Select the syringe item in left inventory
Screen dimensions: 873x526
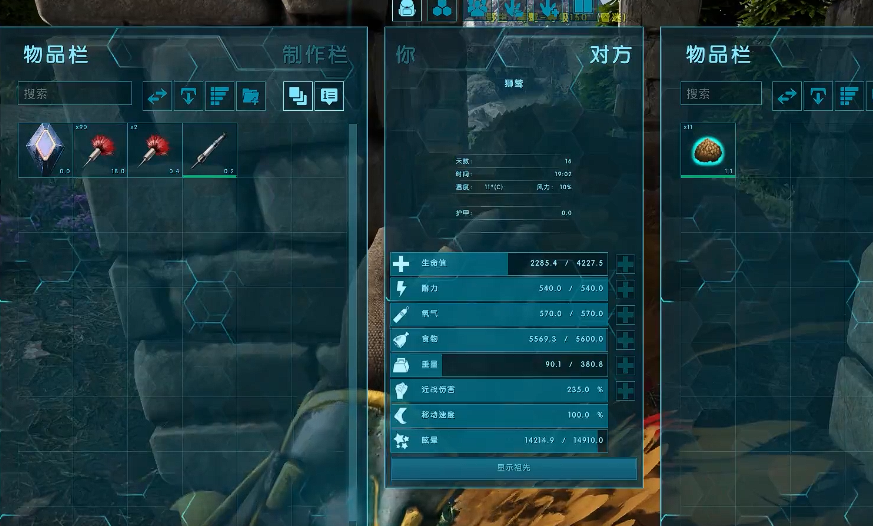pyautogui.click(x=210, y=149)
